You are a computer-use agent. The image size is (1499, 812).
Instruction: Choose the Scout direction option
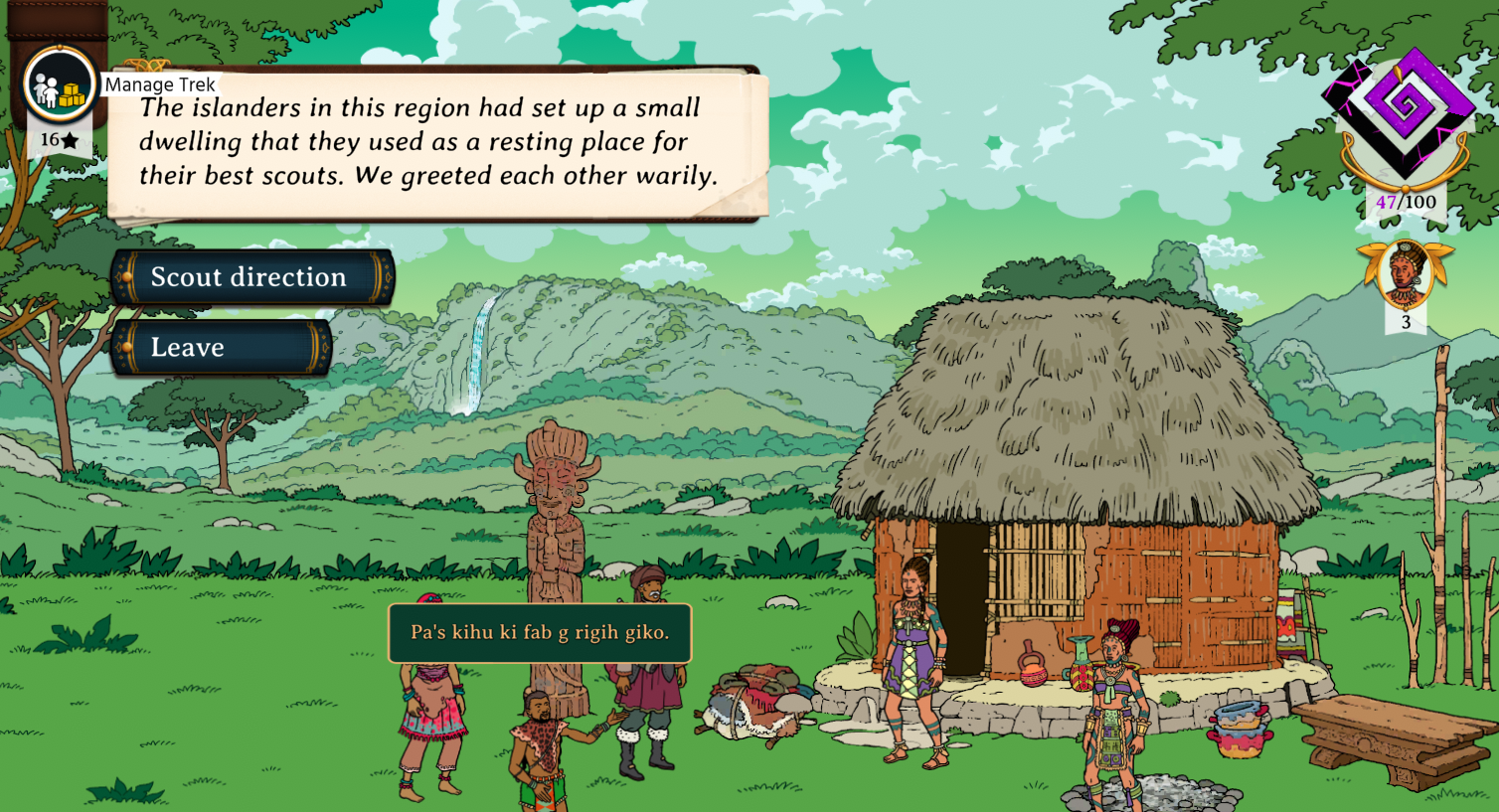click(x=250, y=277)
